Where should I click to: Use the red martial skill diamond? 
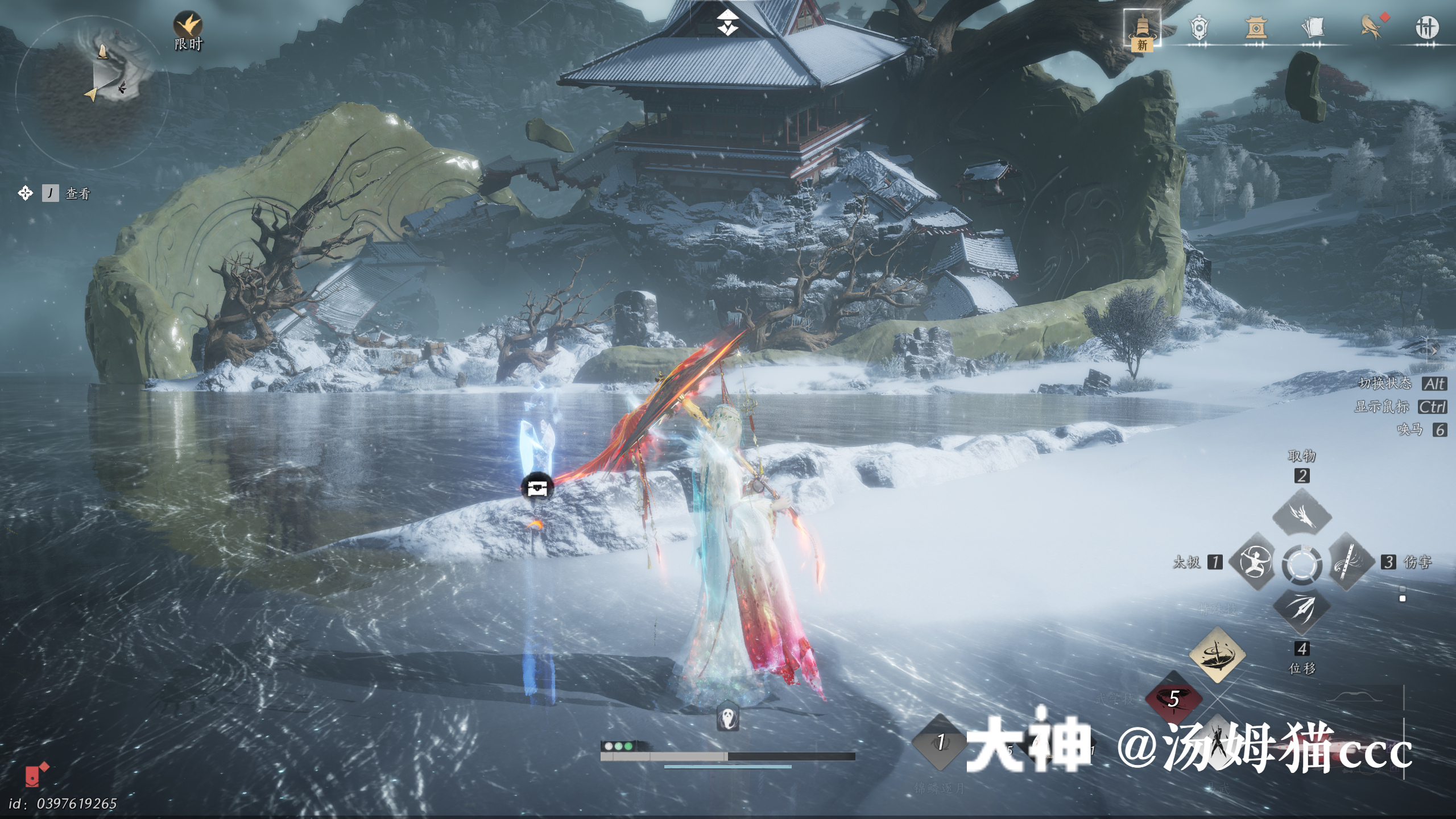click(1173, 700)
